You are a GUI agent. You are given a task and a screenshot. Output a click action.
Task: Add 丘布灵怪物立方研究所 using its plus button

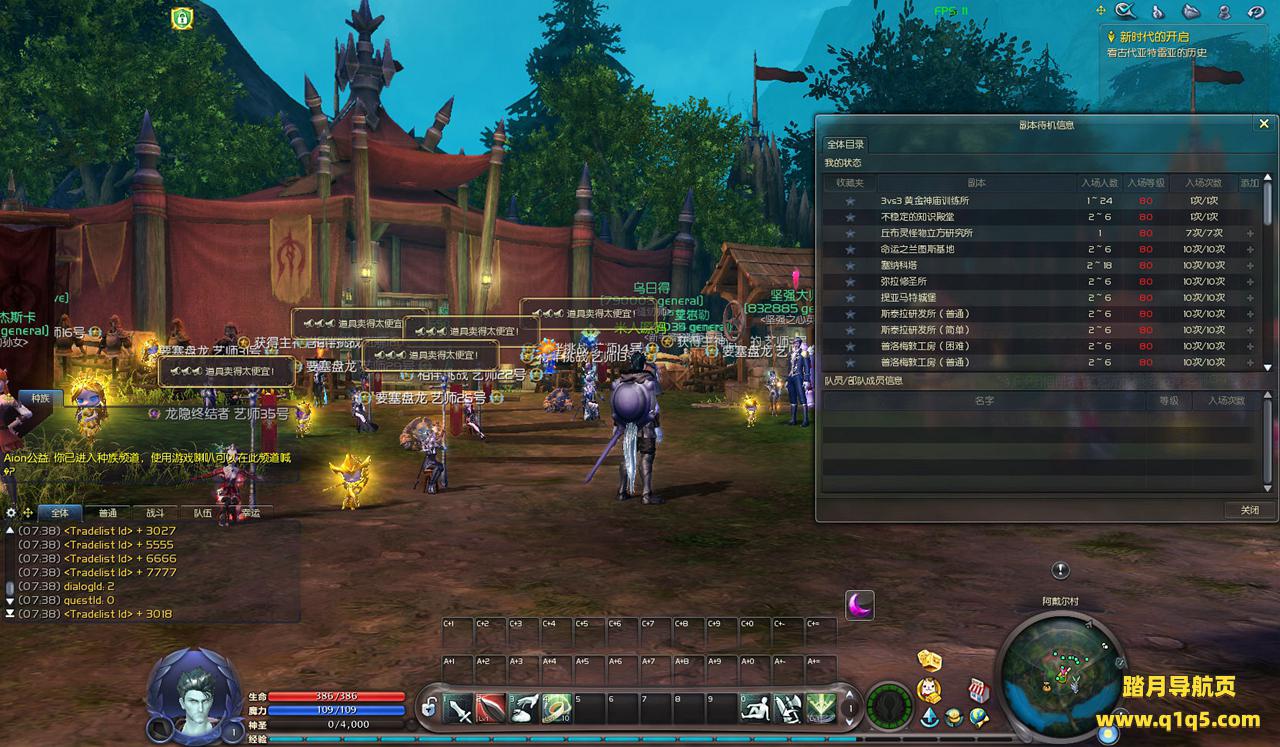pos(1250,233)
